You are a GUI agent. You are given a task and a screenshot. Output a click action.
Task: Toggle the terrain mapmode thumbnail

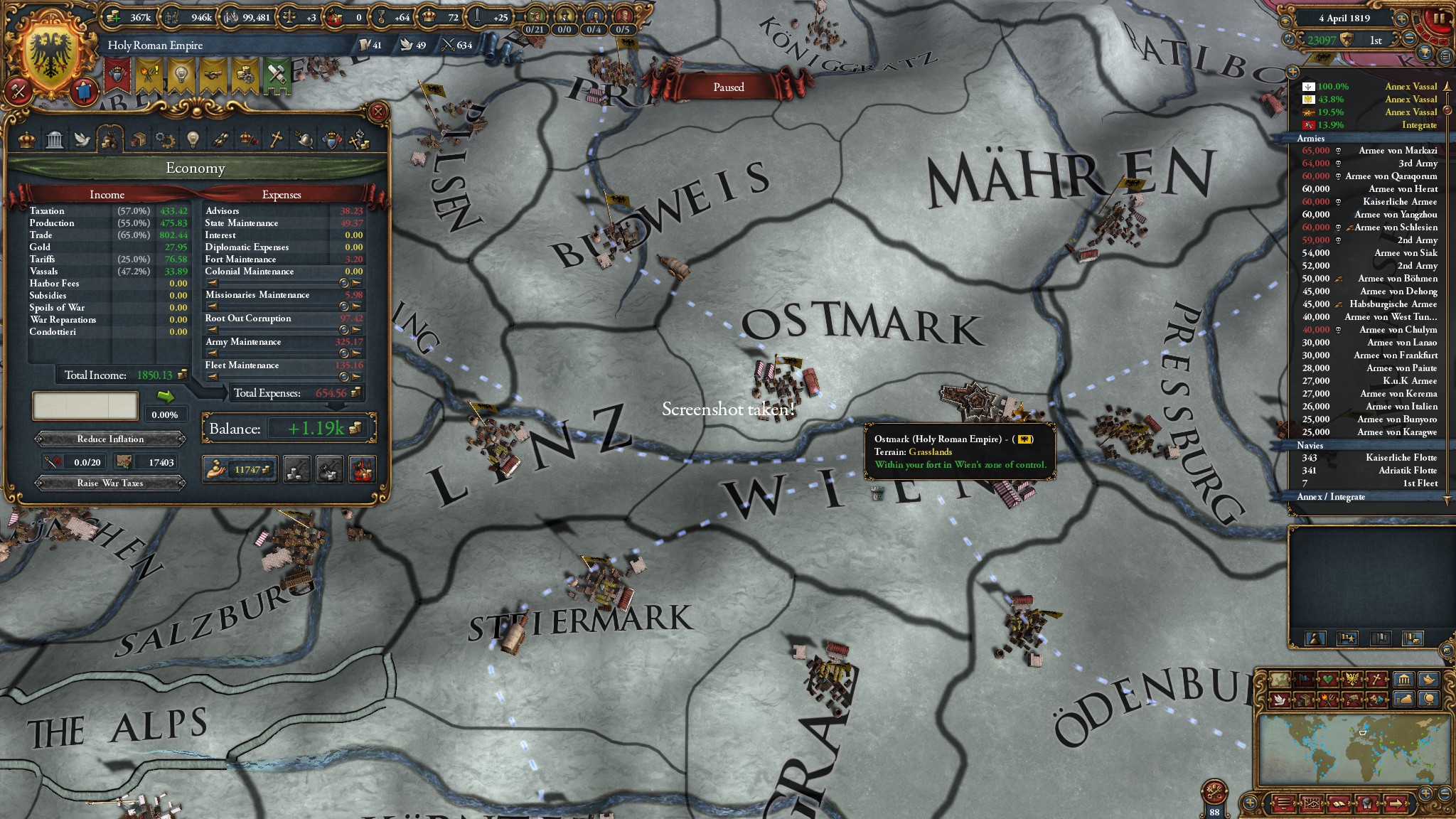point(1280,679)
